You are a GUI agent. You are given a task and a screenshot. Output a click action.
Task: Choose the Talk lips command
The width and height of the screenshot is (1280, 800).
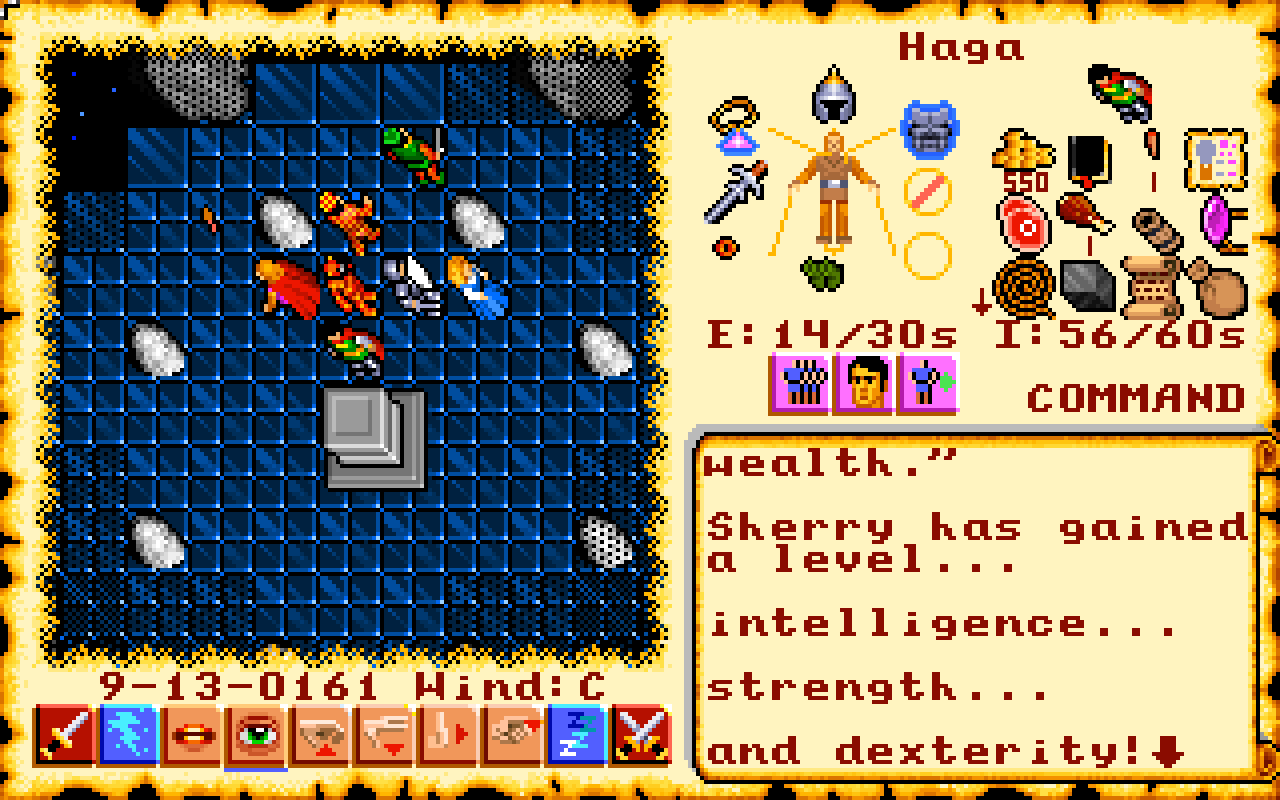coord(193,735)
